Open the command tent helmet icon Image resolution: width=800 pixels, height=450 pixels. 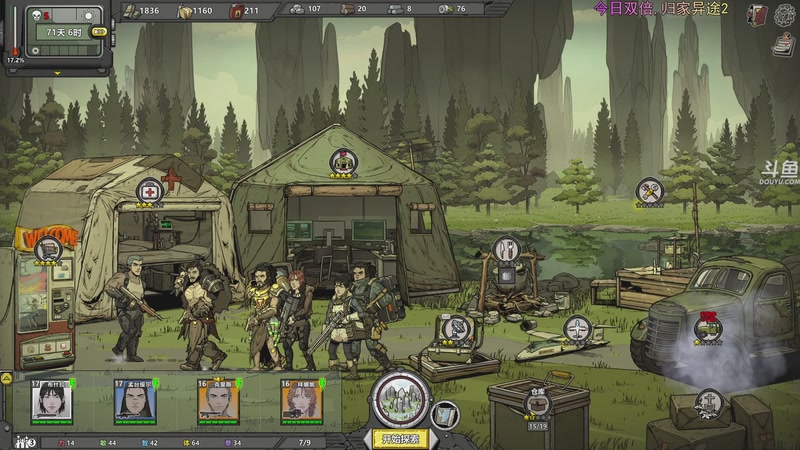(344, 162)
